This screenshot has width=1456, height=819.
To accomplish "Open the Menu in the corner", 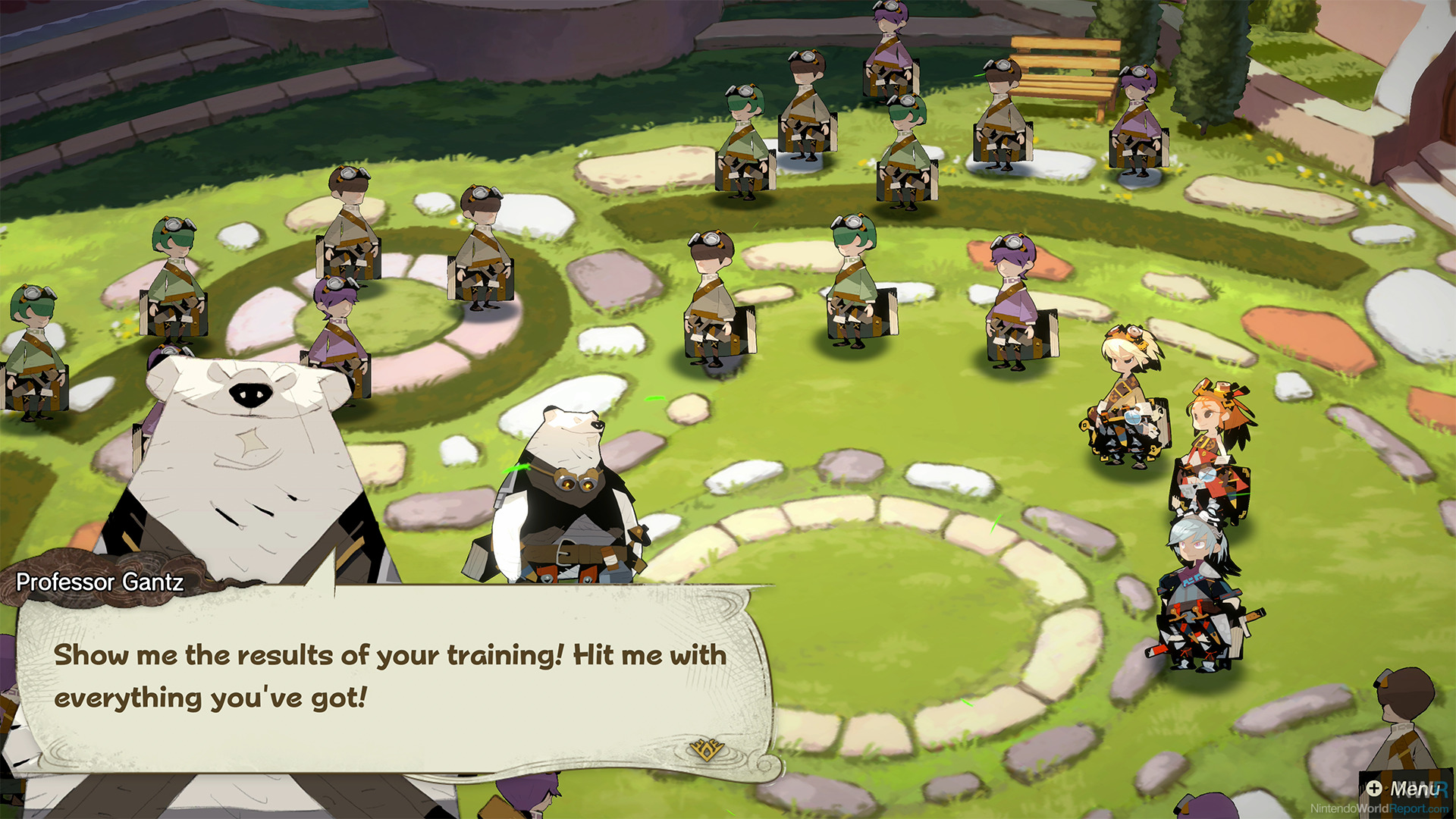I will [1404, 789].
